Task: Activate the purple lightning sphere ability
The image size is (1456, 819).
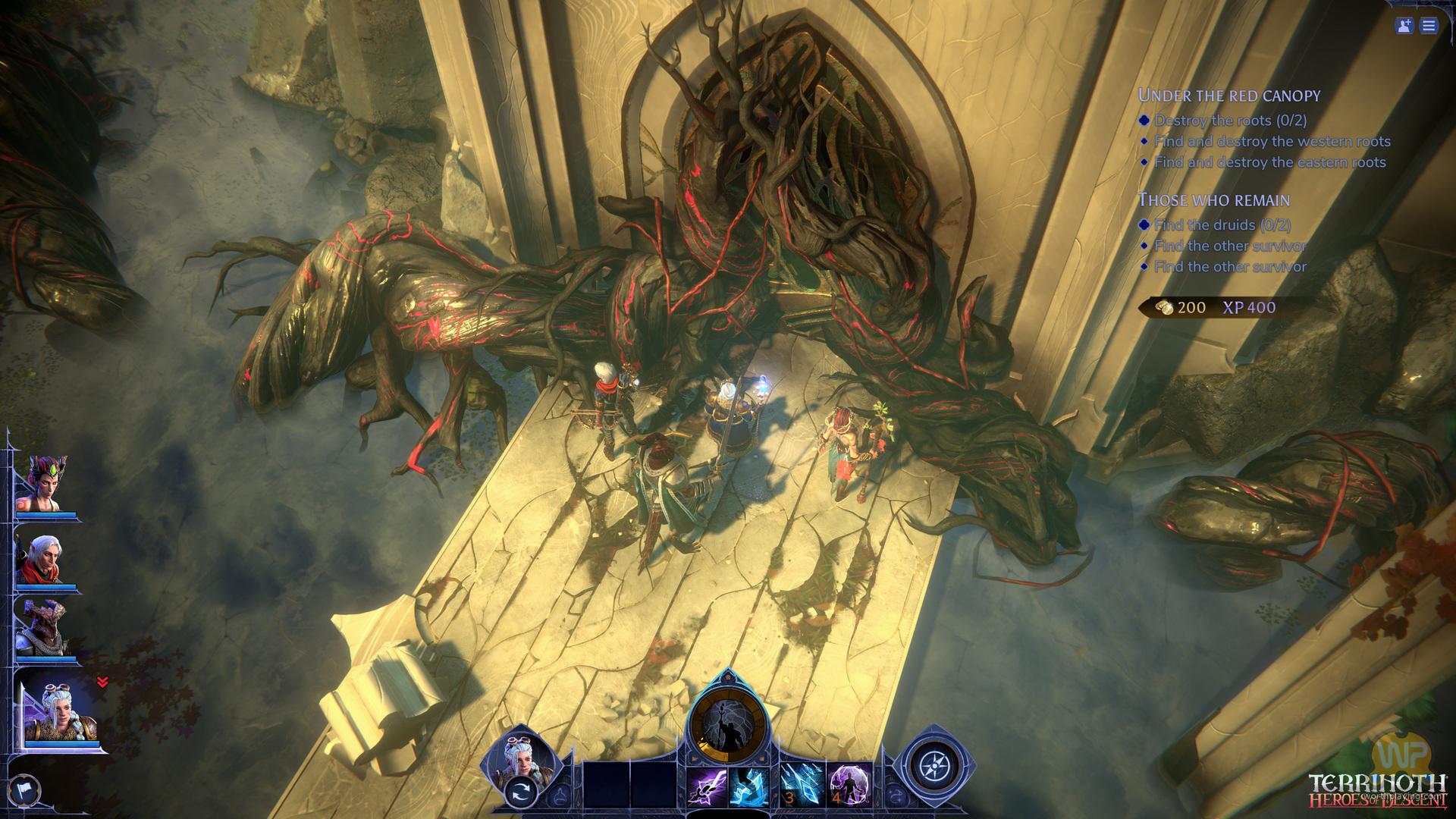Action: (x=849, y=786)
